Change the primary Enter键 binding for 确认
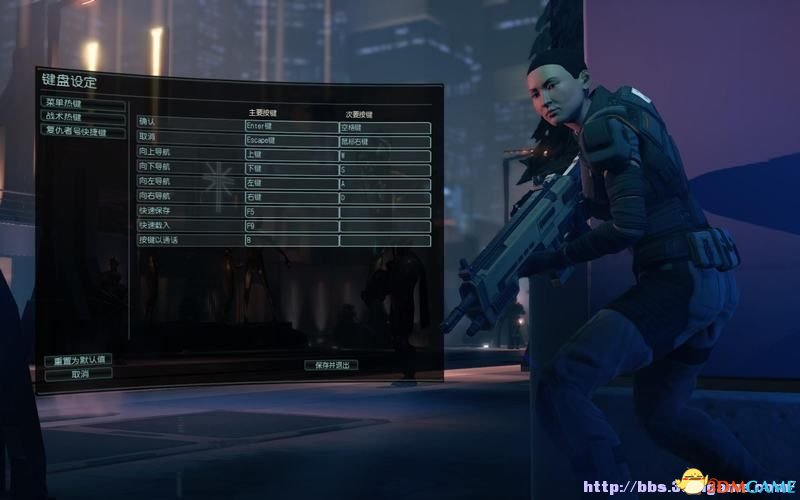Screen dimensions: 800x500 [290, 127]
